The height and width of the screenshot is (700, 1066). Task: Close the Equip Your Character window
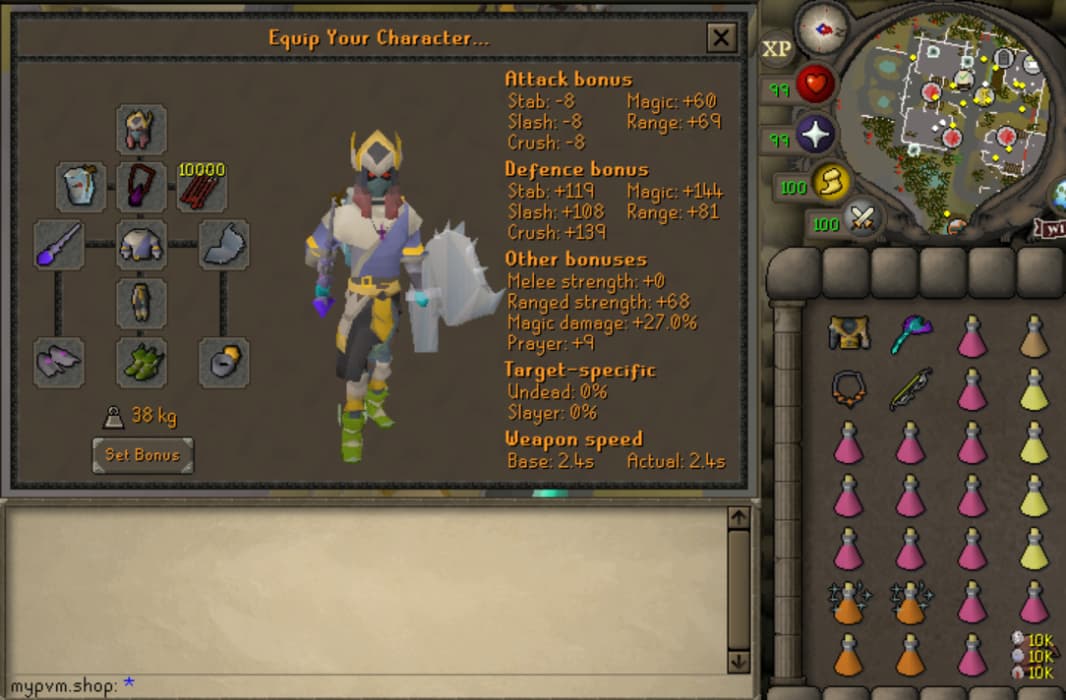(721, 38)
